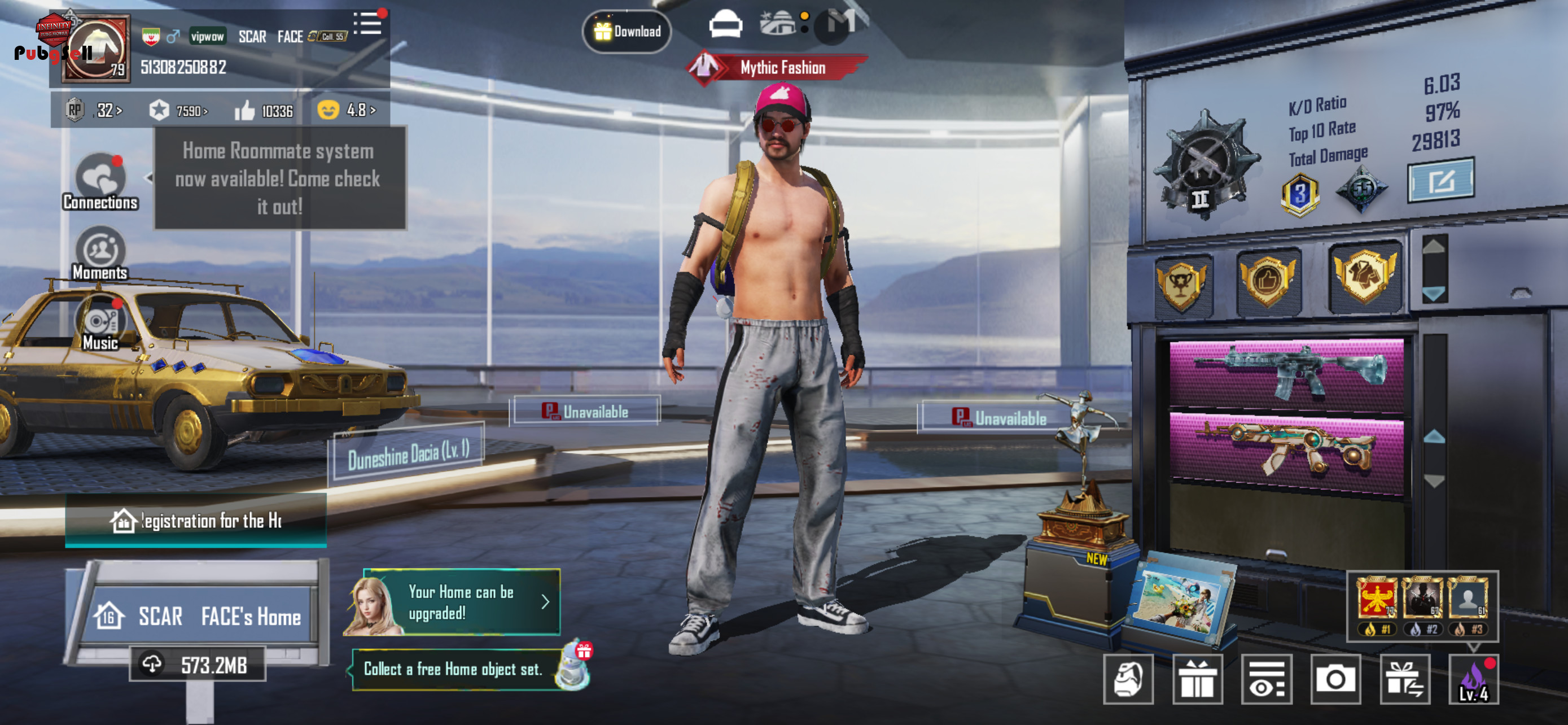Collect a free Home object set
Viewport: 1568px width, 725px height.
[453, 669]
